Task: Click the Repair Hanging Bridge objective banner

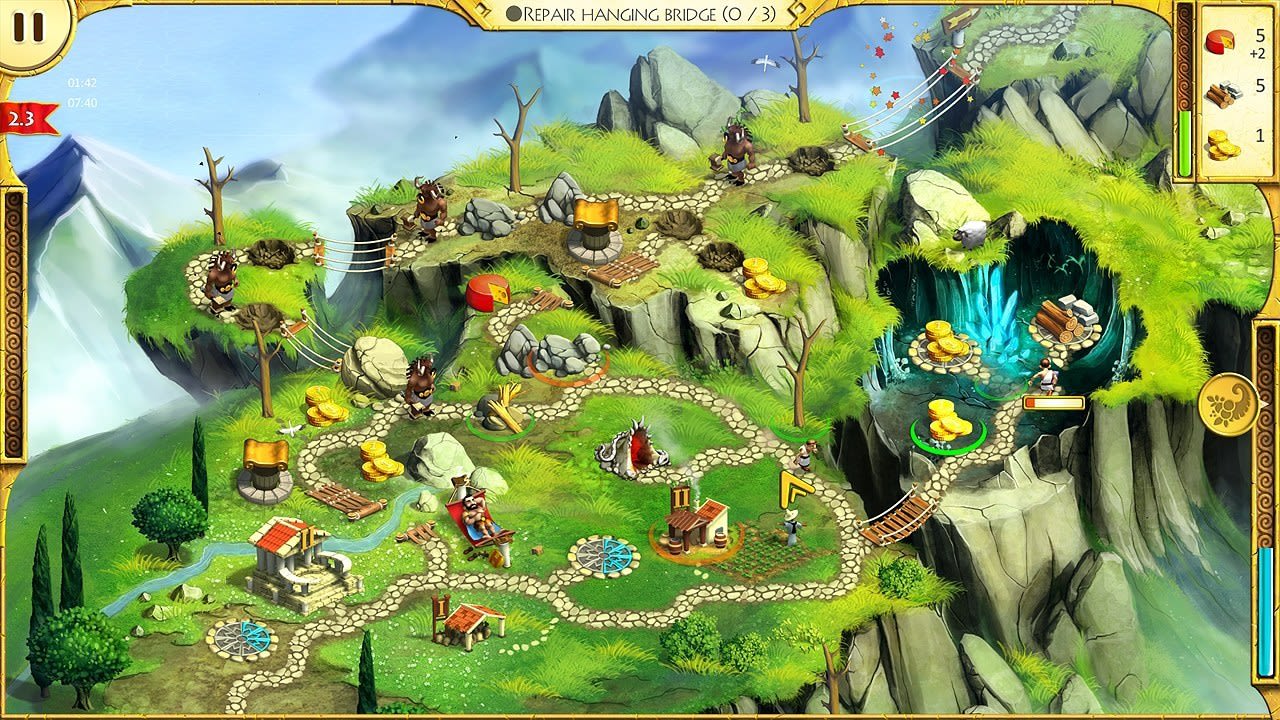Action: click(x=640, y=15)
